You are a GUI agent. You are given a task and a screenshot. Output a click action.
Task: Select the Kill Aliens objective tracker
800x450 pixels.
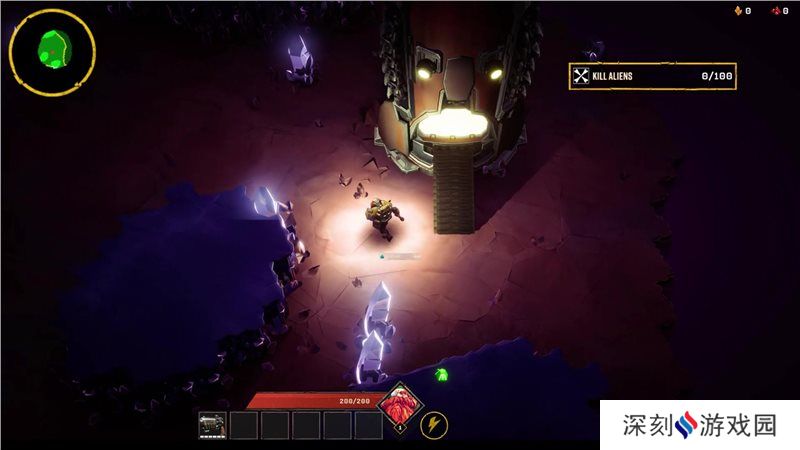[652, 76]
